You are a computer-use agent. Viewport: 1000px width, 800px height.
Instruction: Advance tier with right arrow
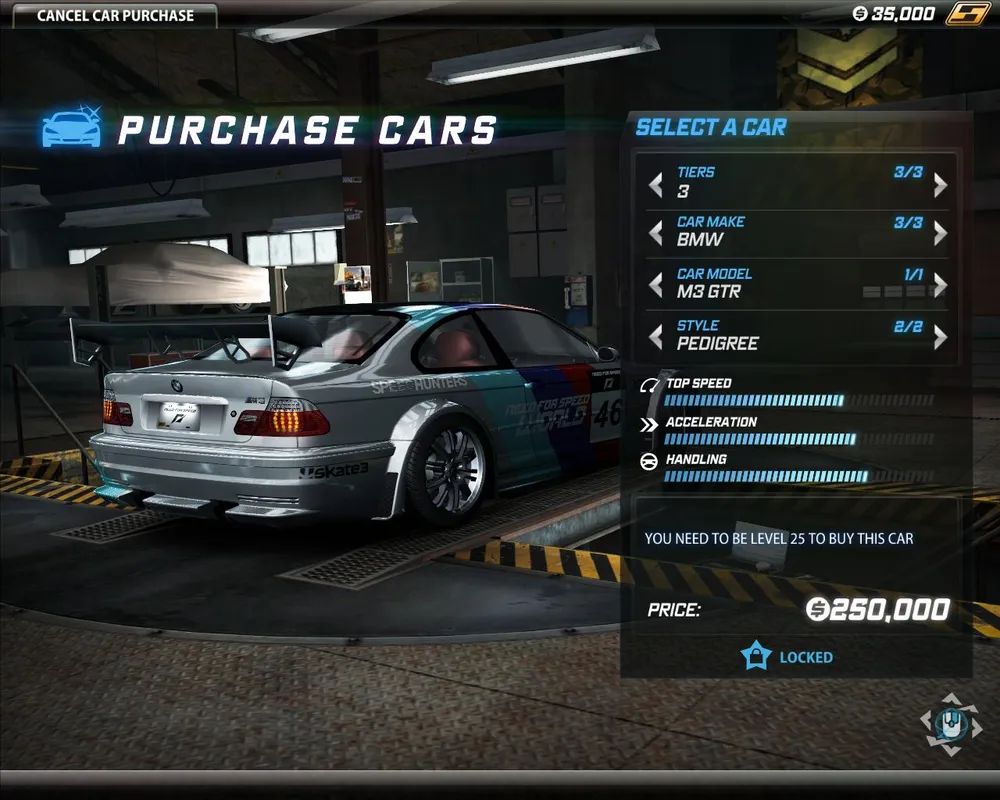click(x=940, y=185)
